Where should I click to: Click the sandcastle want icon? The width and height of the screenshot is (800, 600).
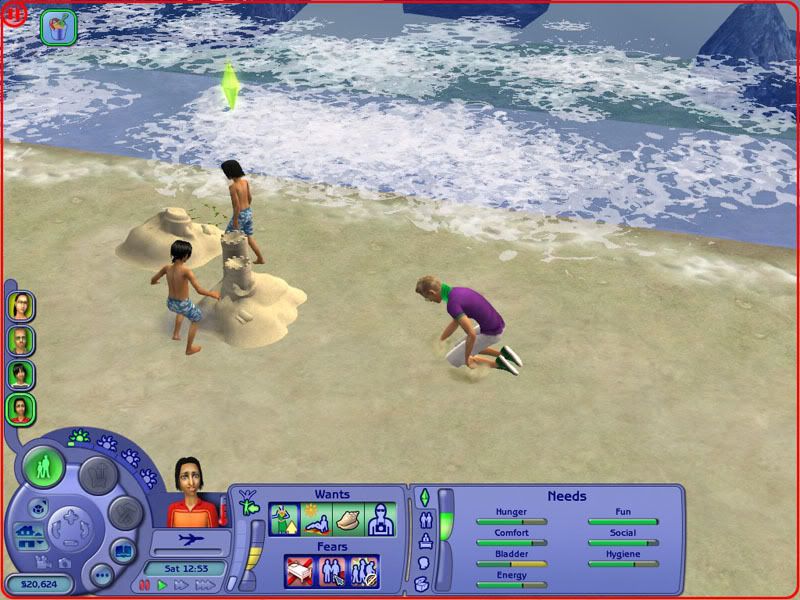284,519
